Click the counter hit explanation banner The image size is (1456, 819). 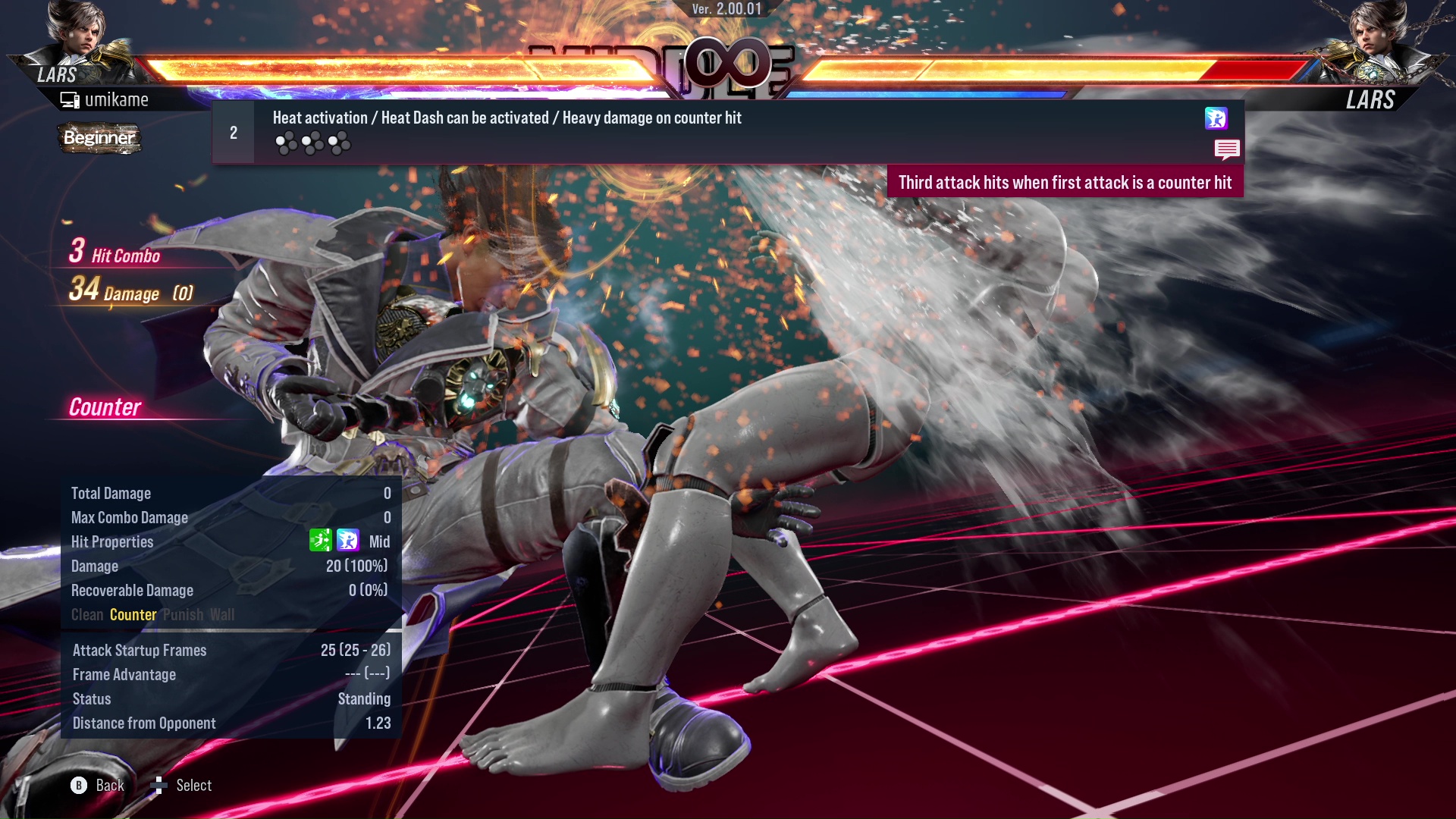point(1065,182)
